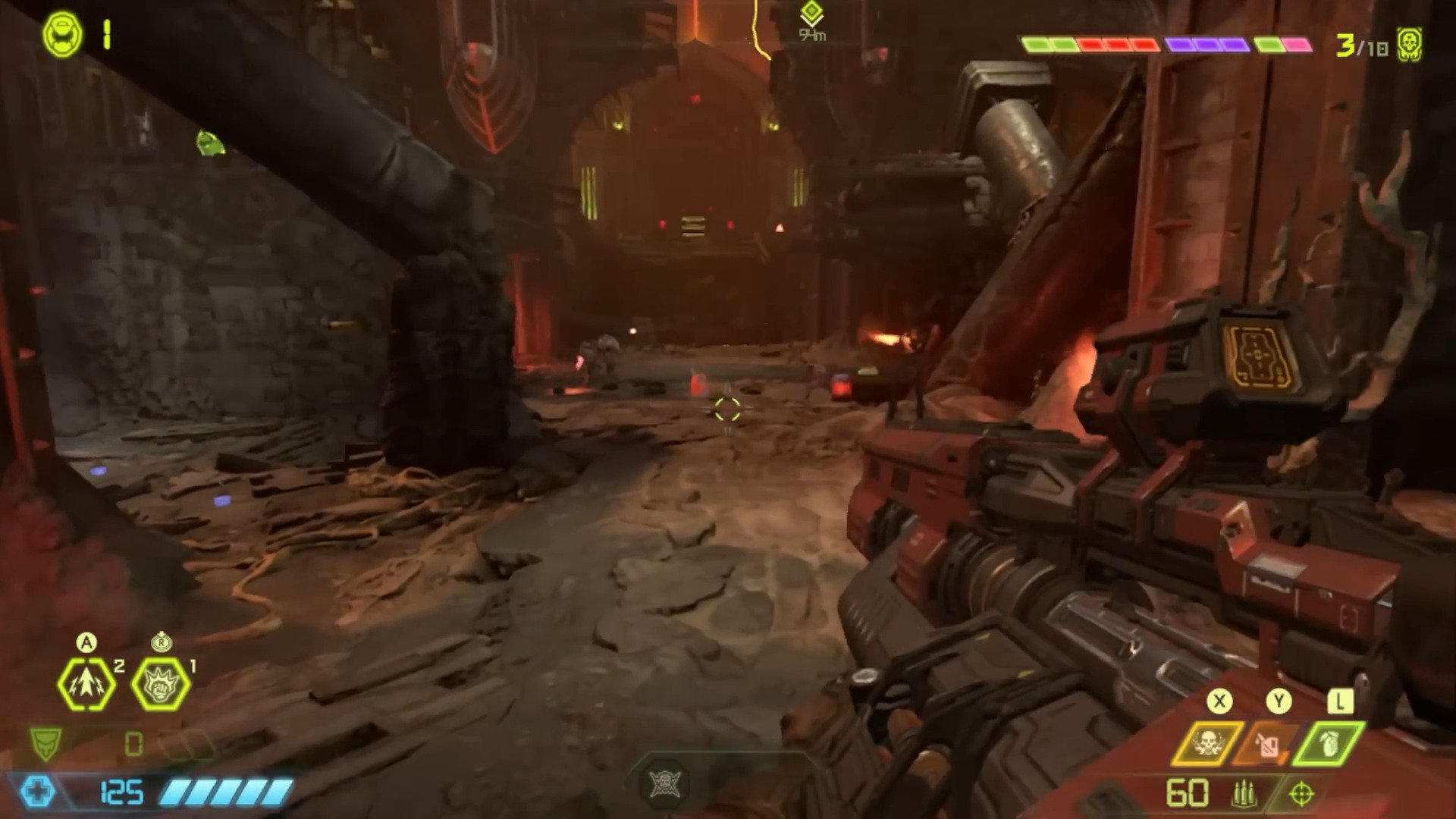Click the purple ammo segment in weapon bar

point(1208,44)
